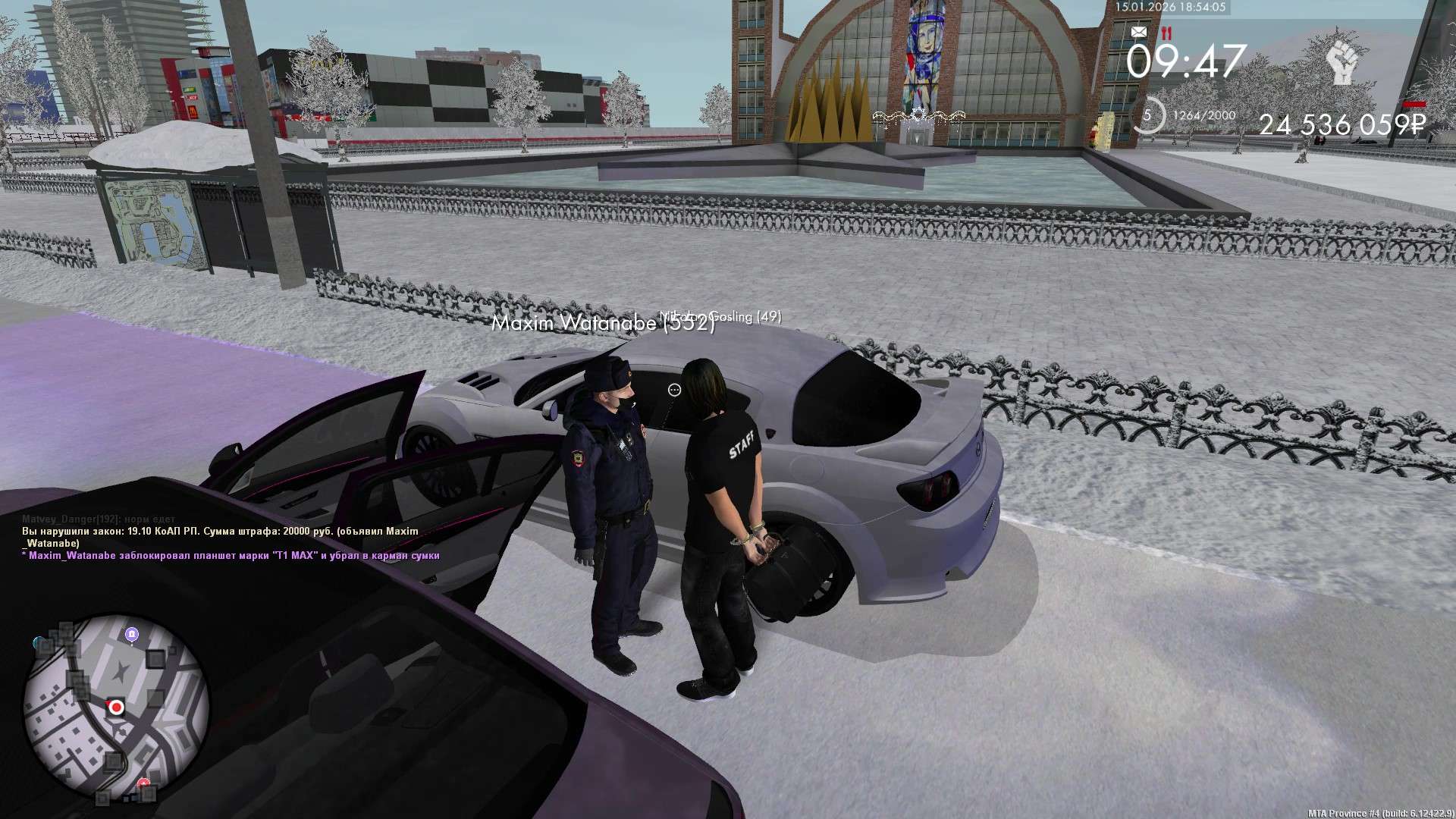Select the red player marker on minimap
Image resolution: width=1456 pixels, height=819 pixels.
coord(116,707)
